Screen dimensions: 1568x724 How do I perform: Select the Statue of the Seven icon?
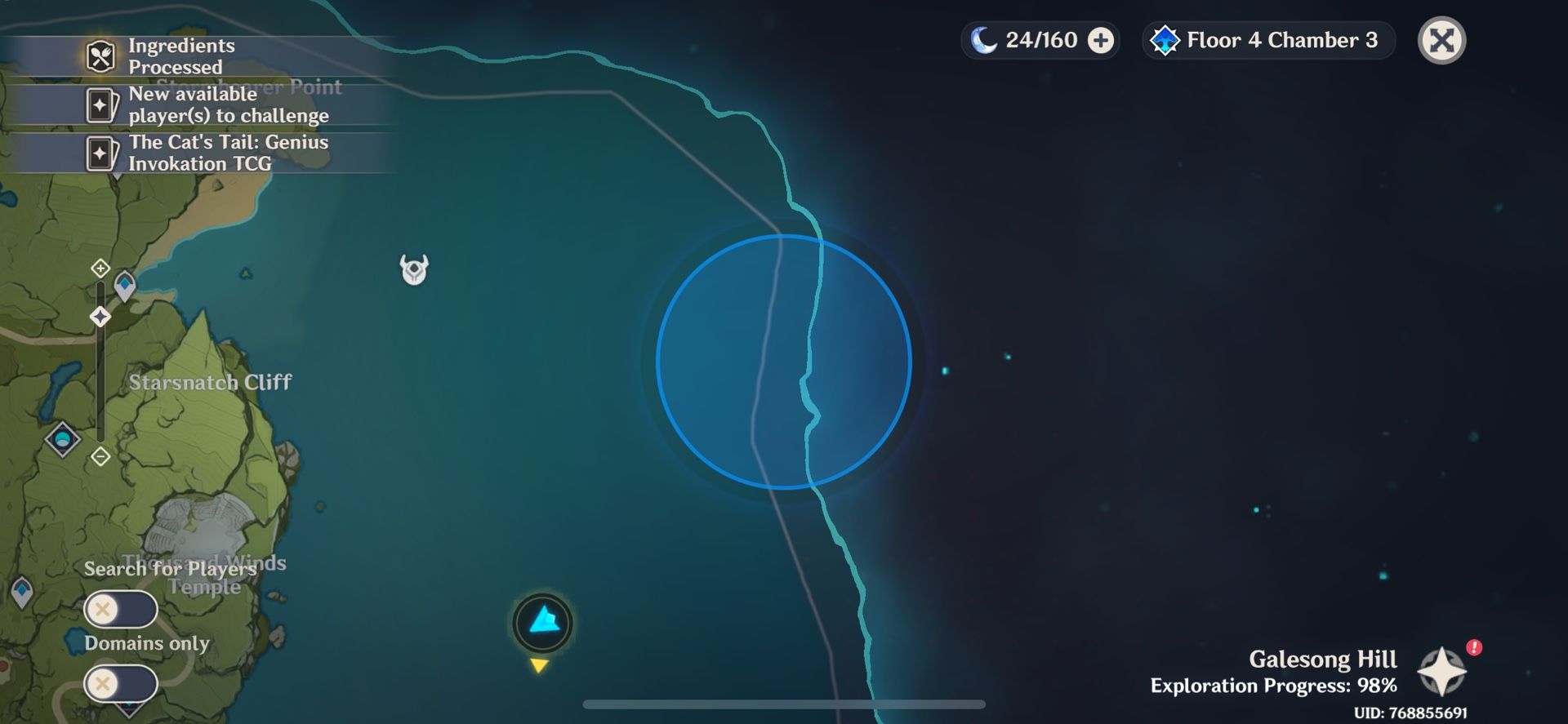click(x=100, y=317)
